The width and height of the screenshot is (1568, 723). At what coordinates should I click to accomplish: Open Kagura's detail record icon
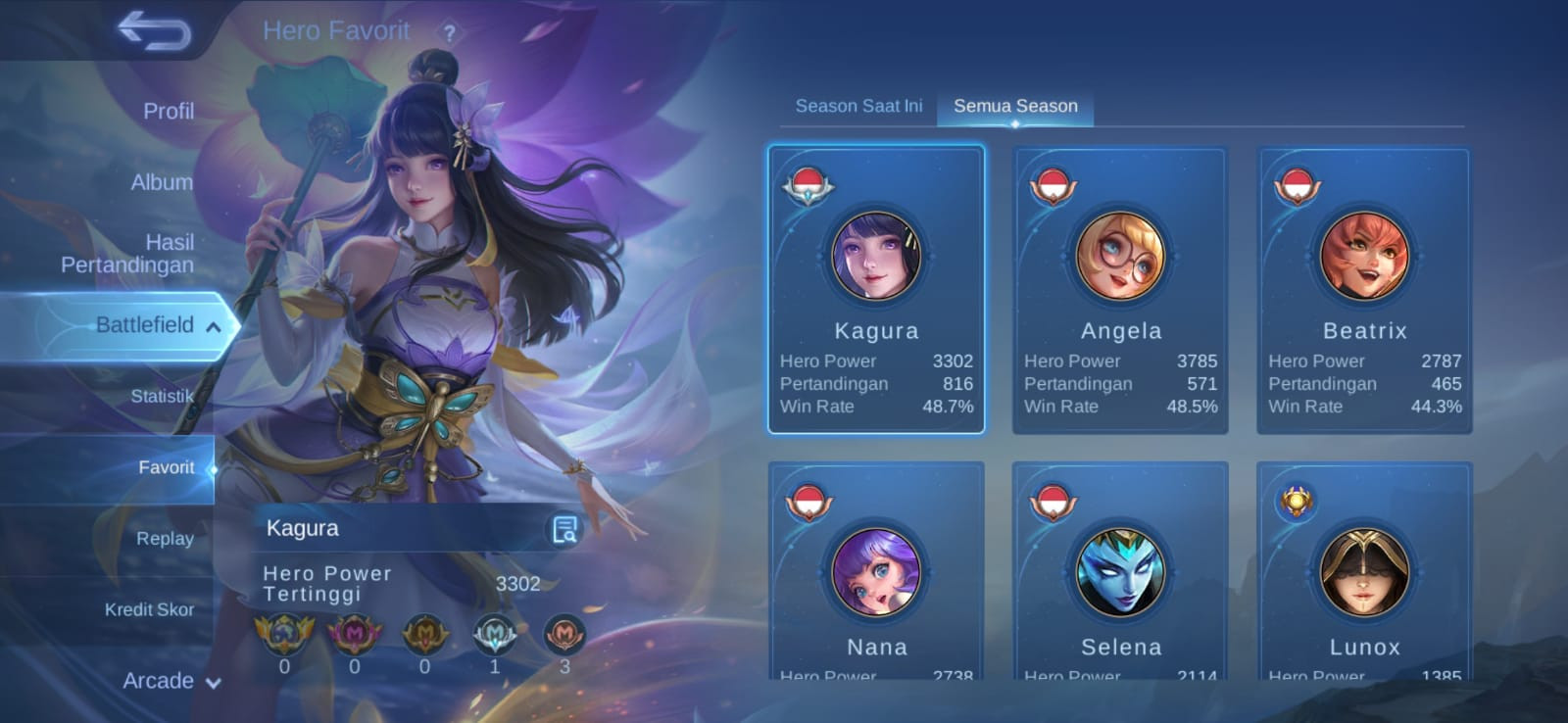564,530
